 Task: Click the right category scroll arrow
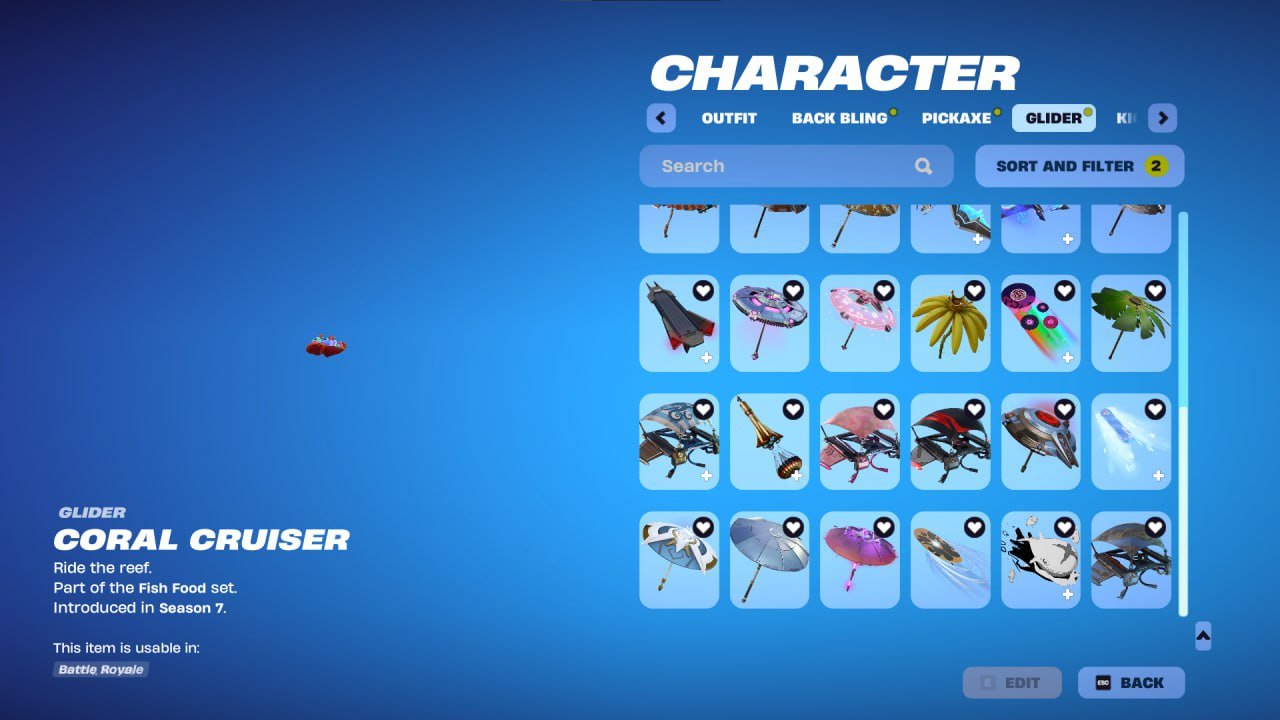(1162, 118)
